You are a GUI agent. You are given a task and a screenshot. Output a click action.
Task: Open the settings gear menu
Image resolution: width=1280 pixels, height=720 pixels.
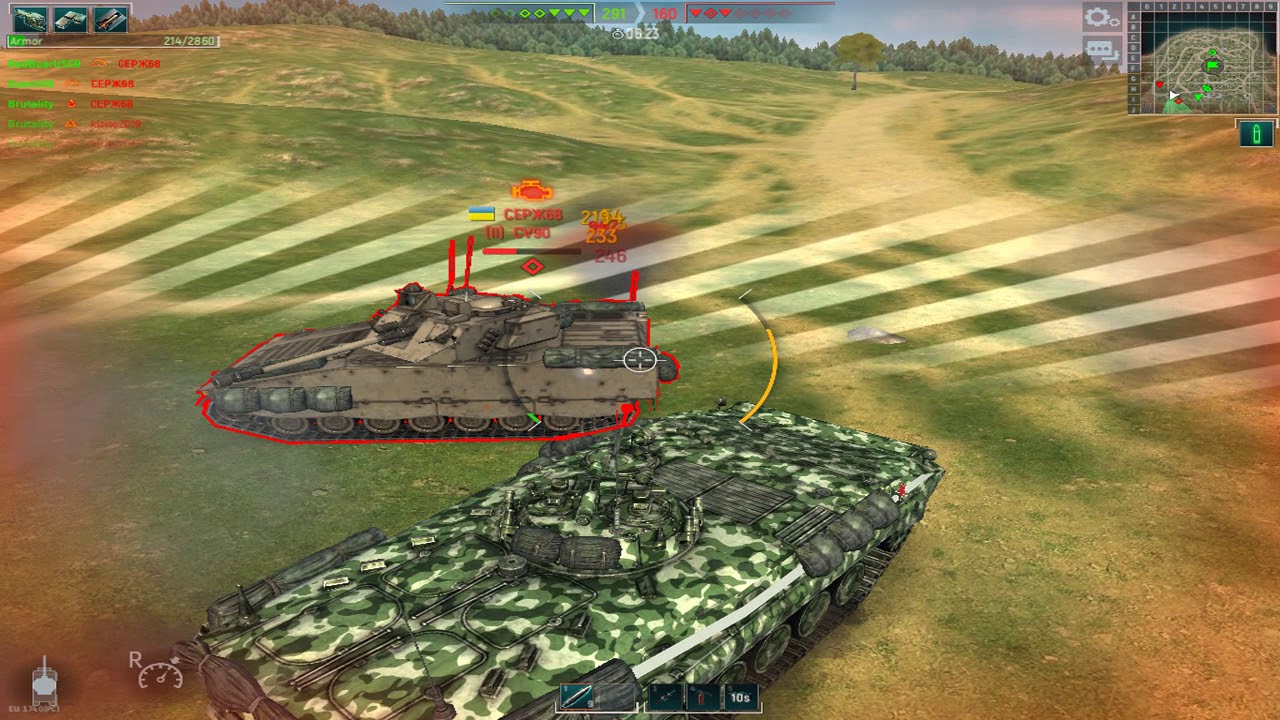click(x=1101, y=17)
